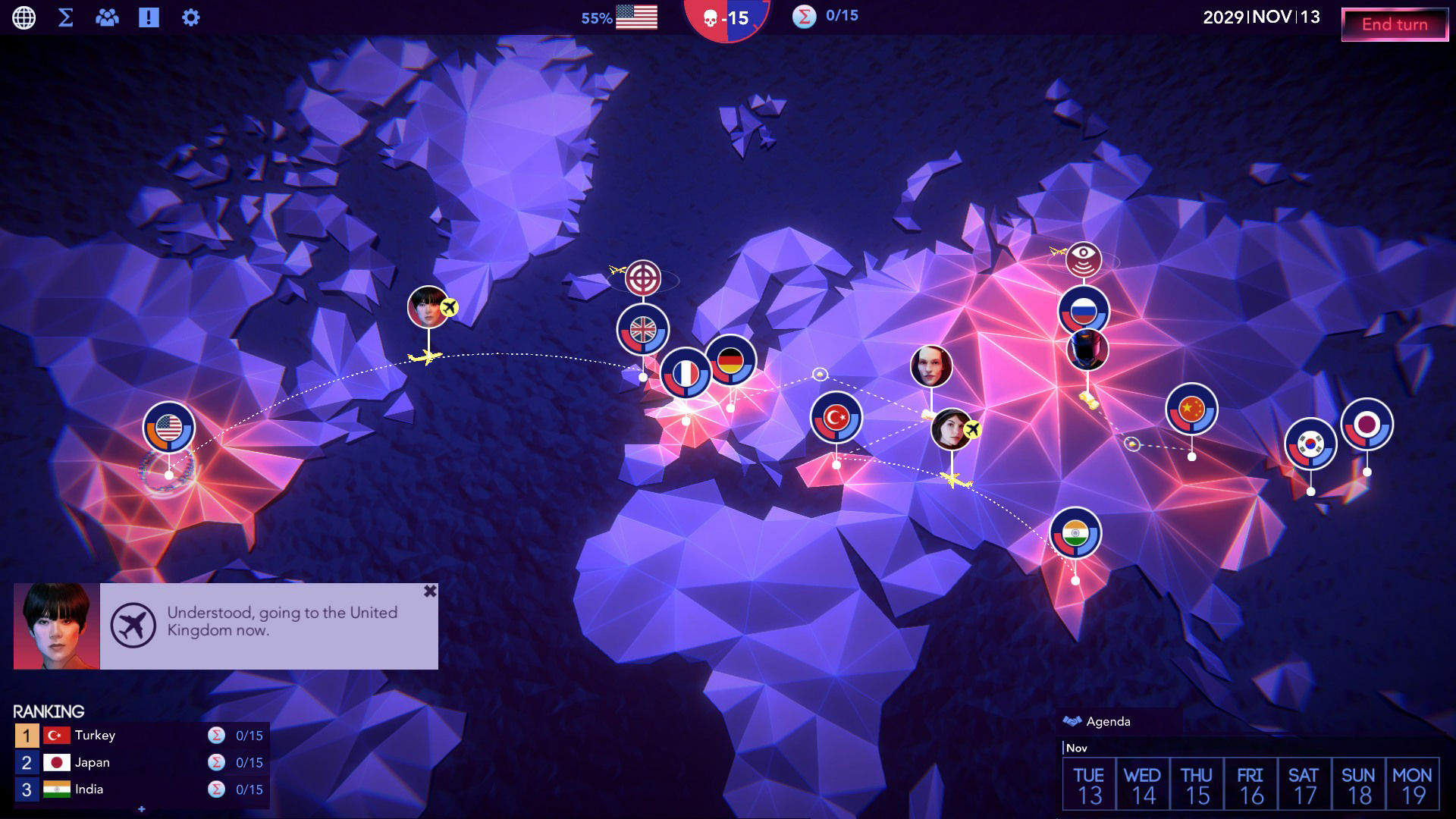Click the agent portrait in the message box
Image resolution: width=1456 pixels, height=819 pixels.
pyautogui.click(x=55, y=626)
